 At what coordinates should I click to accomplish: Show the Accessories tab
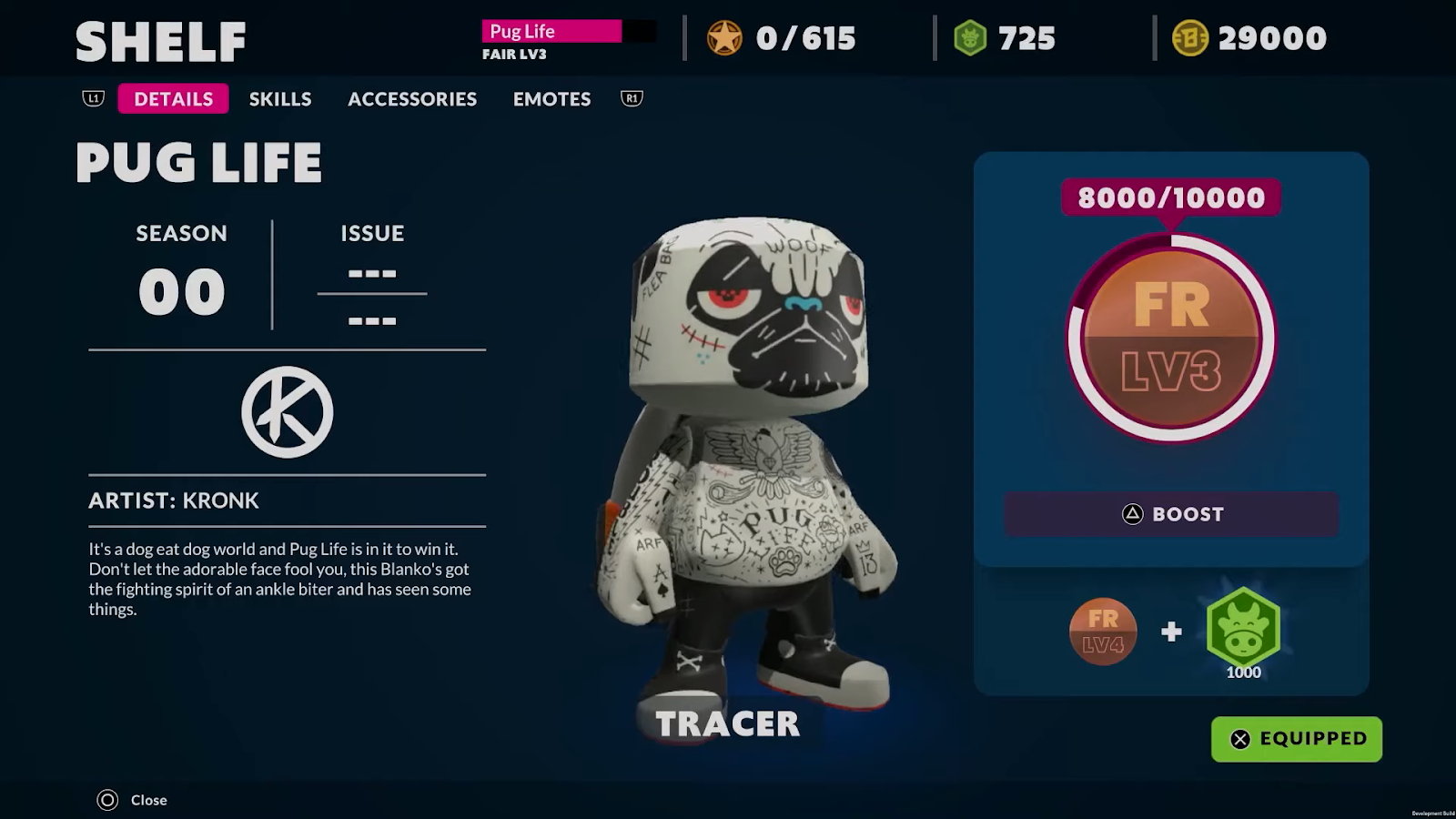coord(411,99)
